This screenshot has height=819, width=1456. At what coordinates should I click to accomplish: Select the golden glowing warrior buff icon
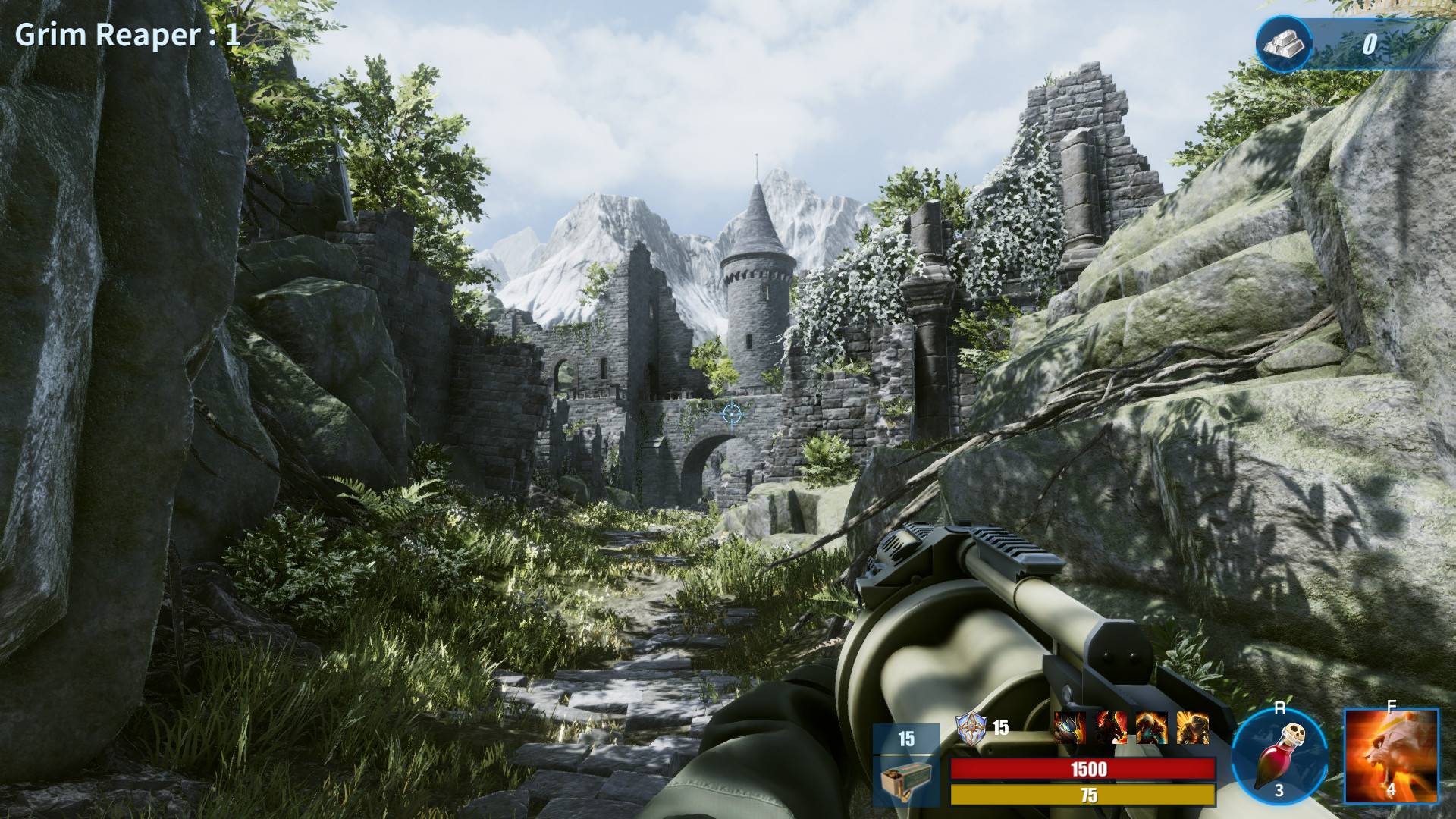point(1192,728)
